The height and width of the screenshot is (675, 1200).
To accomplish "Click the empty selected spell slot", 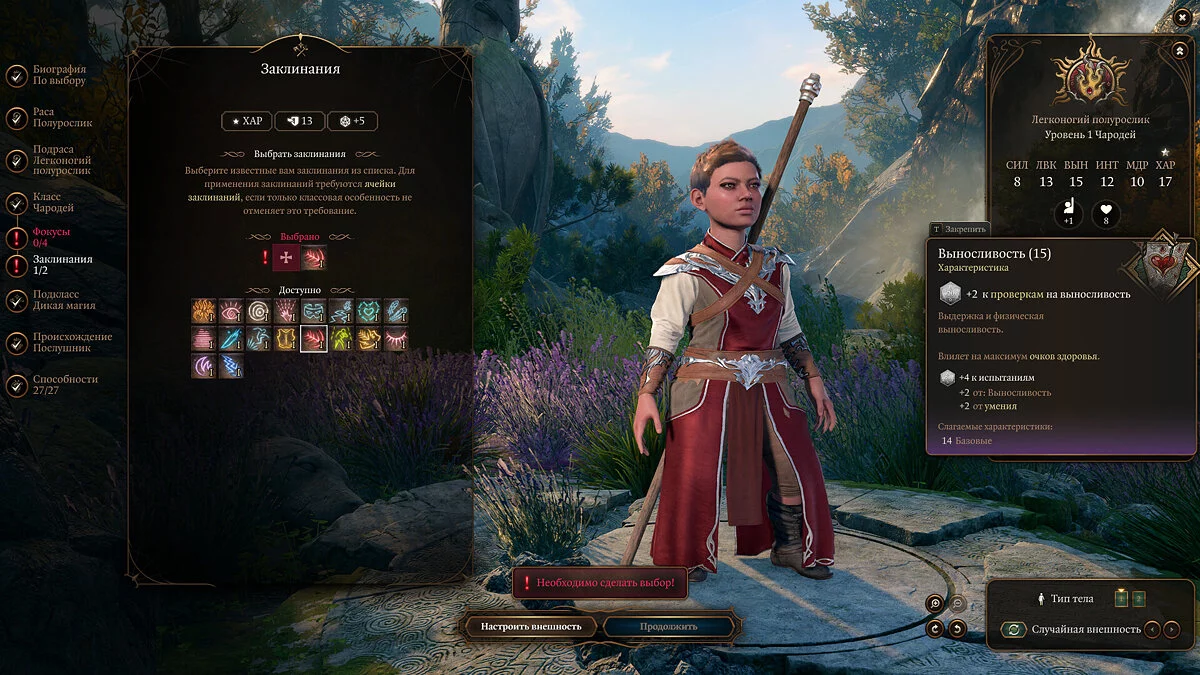I will pos(287,258).
